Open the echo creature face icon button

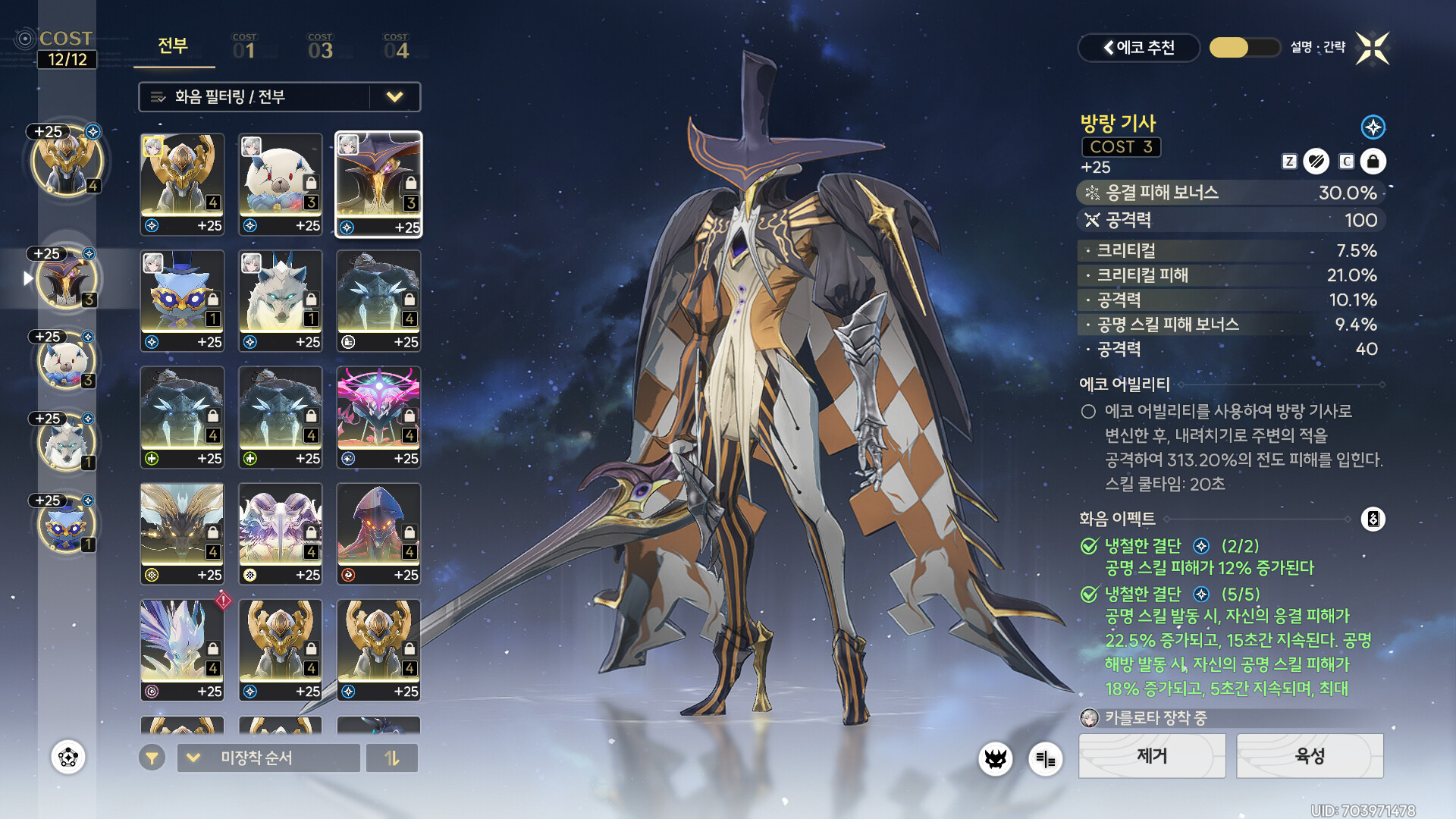(x=995, y=758)
